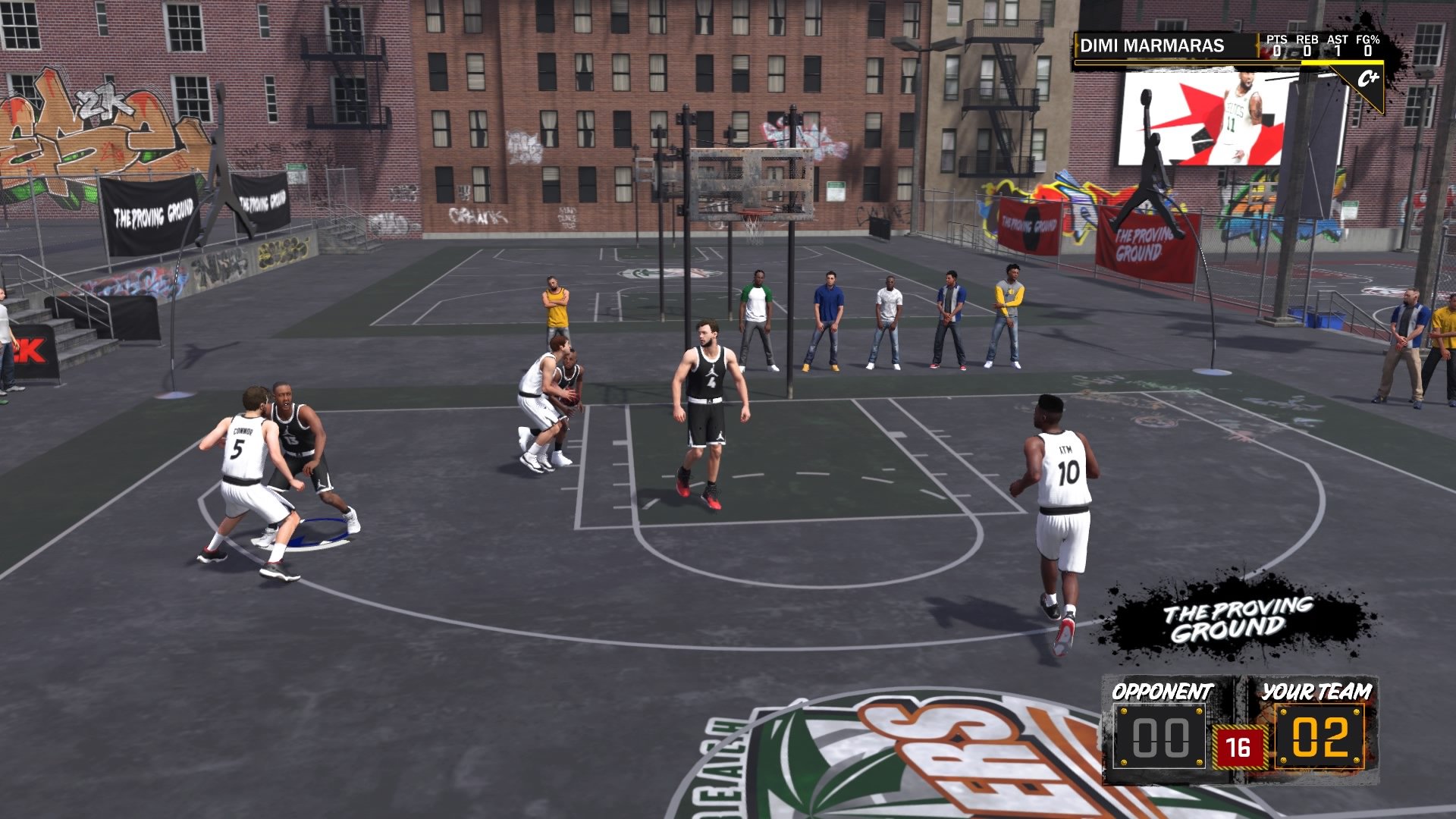Toggle the REB stat column header
This screenshot has height=819, width=1456.
click(x=1306, y=39)
